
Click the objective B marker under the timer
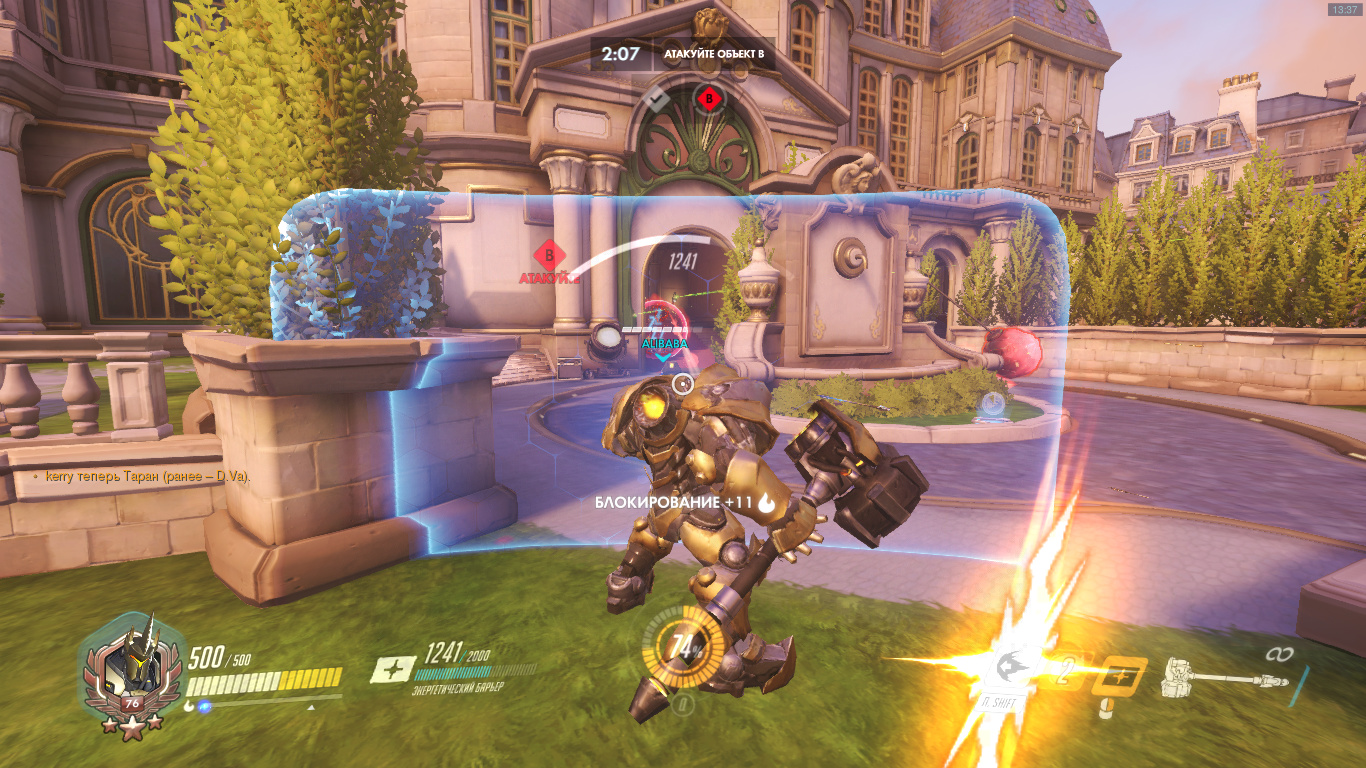point(709,99)
